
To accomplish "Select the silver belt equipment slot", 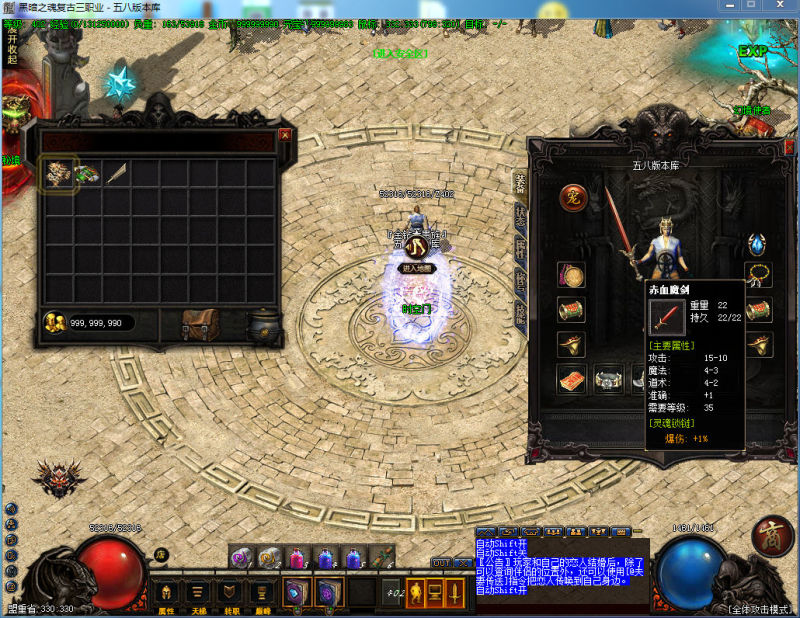I will [609, 380].
